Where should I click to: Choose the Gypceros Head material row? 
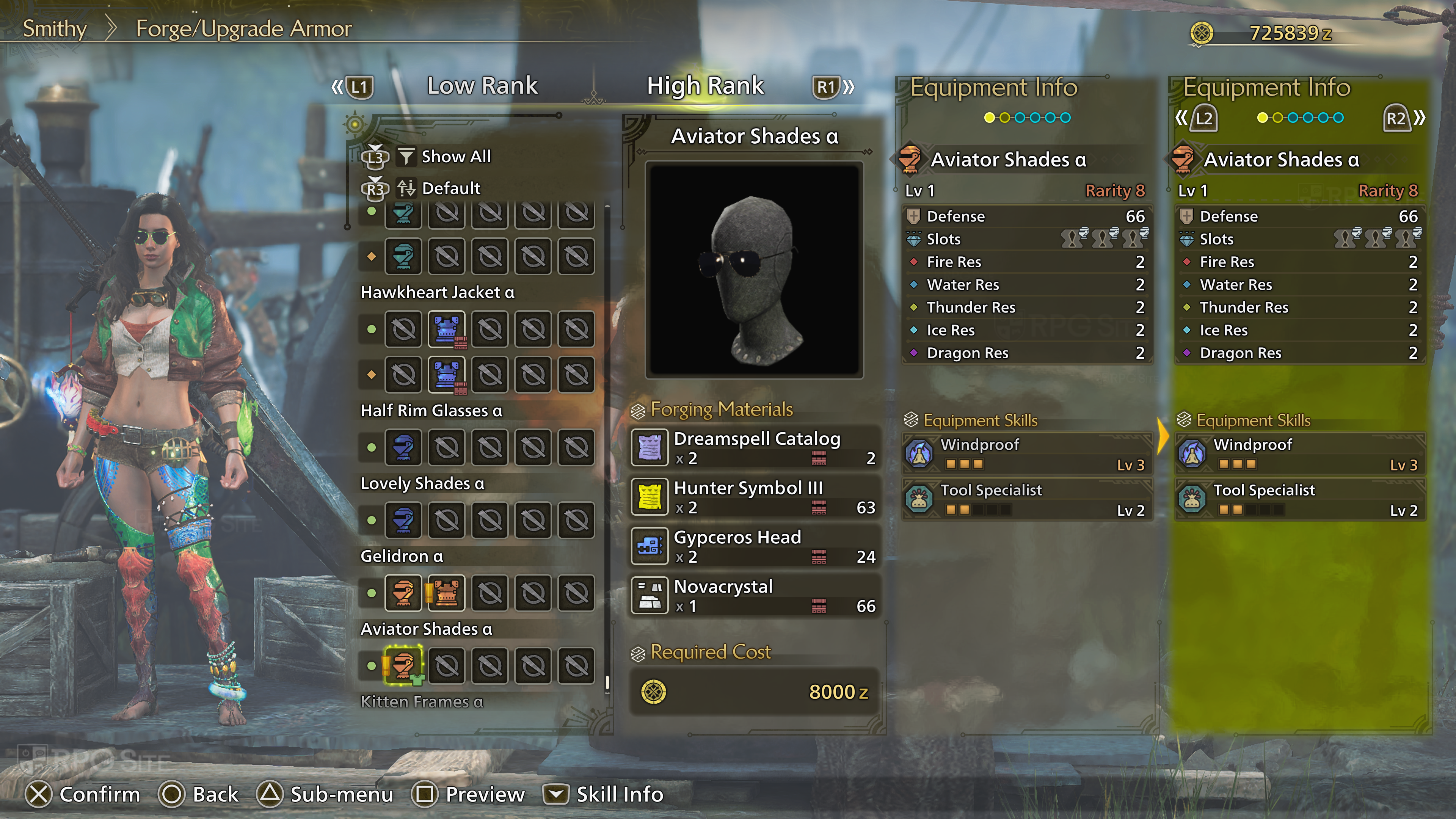755,546
